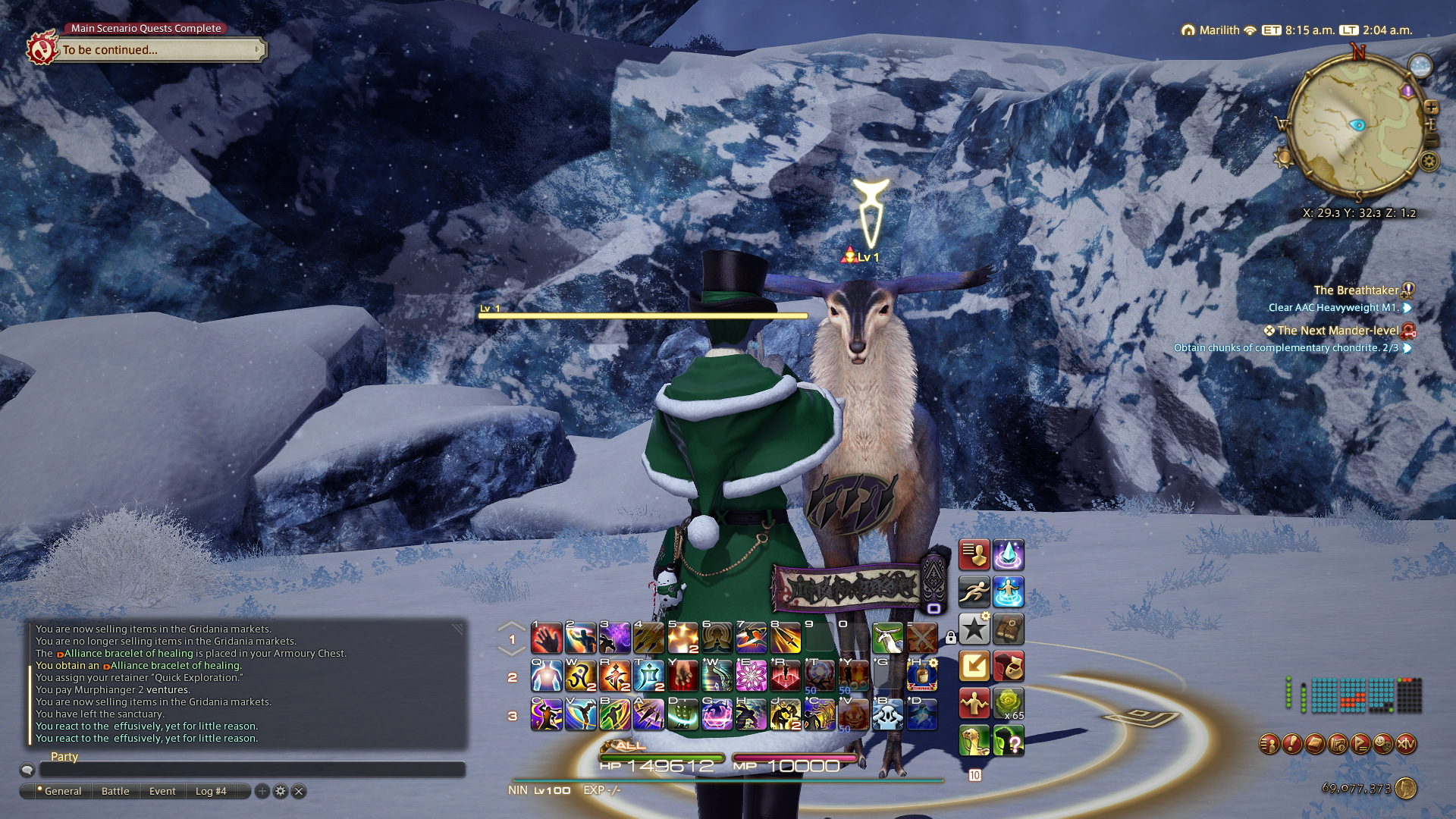Screen dimensions: 1456x819
Task: Select The Breathtaker quest tracker entry
Action: click(1355, 290)
